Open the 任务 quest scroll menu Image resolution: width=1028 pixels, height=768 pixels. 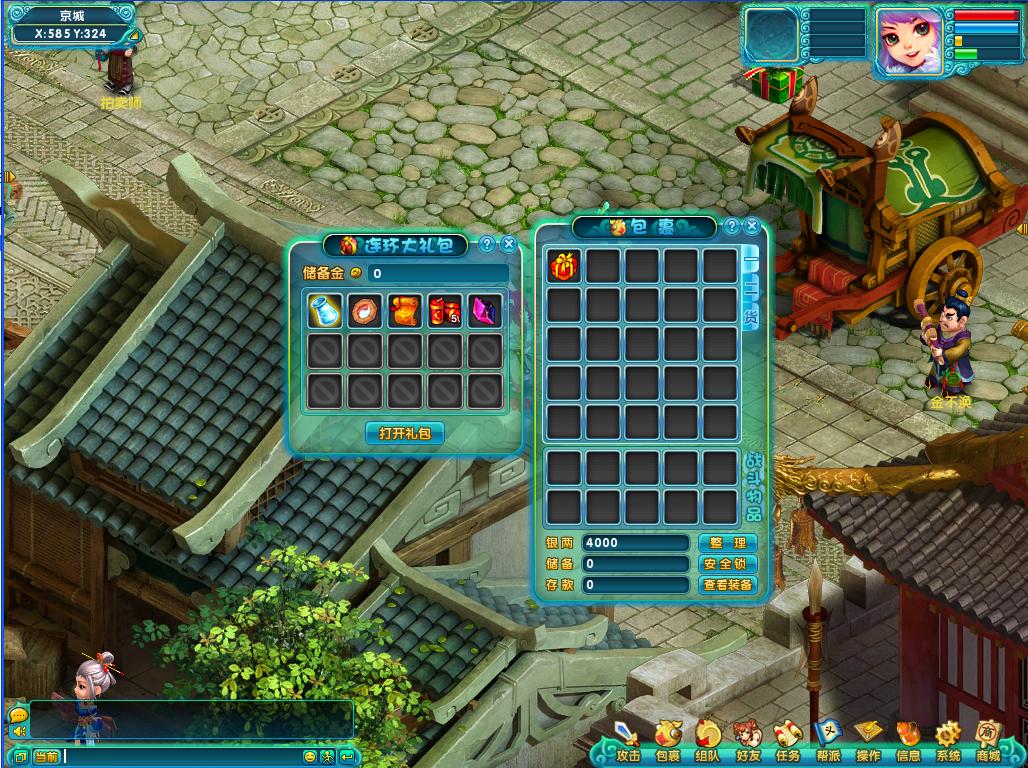pos(788,741)
